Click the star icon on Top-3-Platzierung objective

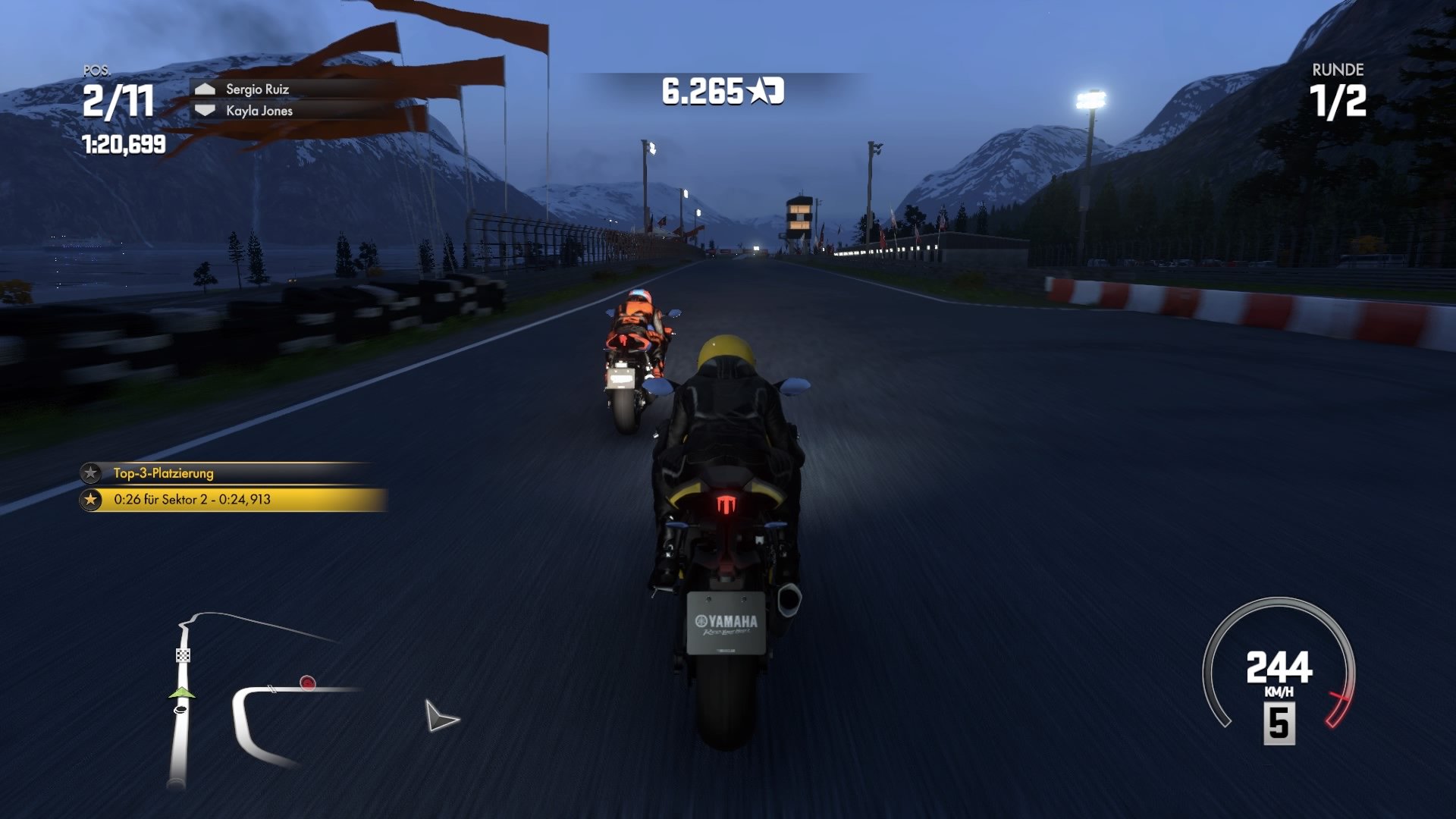coord(90,472)
